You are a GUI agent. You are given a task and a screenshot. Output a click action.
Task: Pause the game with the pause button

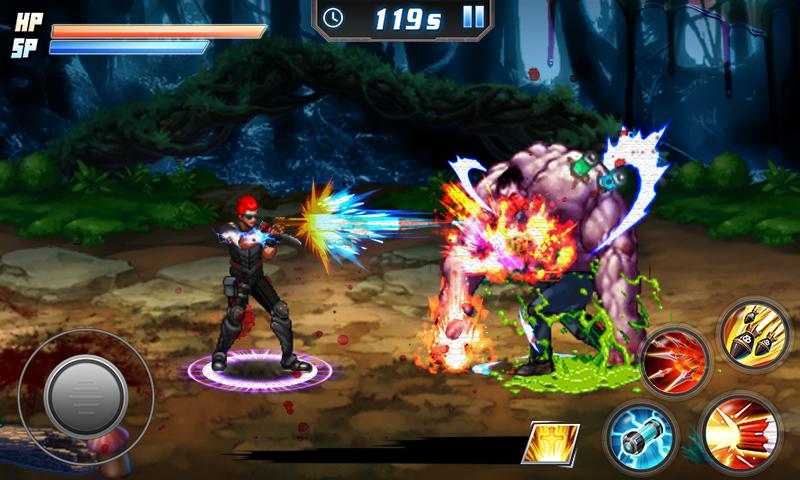474,17
